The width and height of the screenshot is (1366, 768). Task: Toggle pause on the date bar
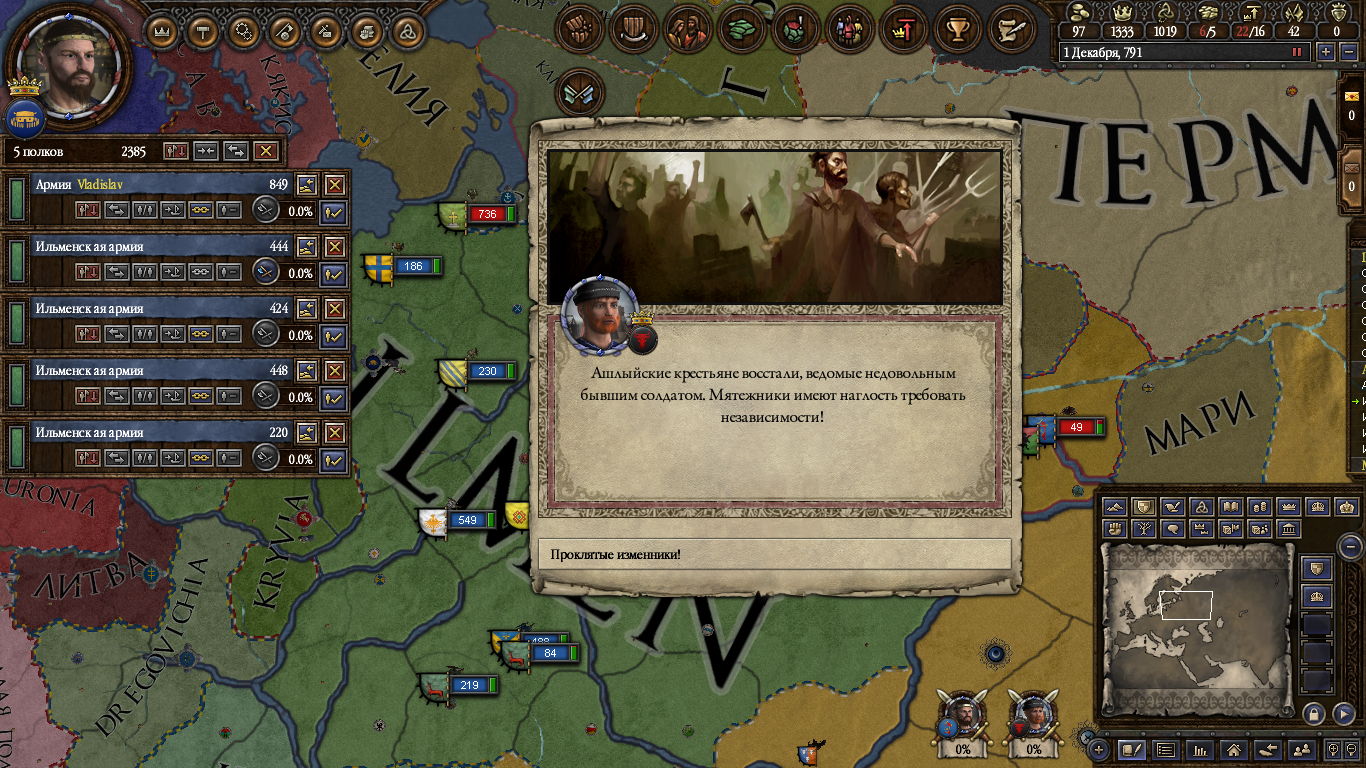[1297, 52]
